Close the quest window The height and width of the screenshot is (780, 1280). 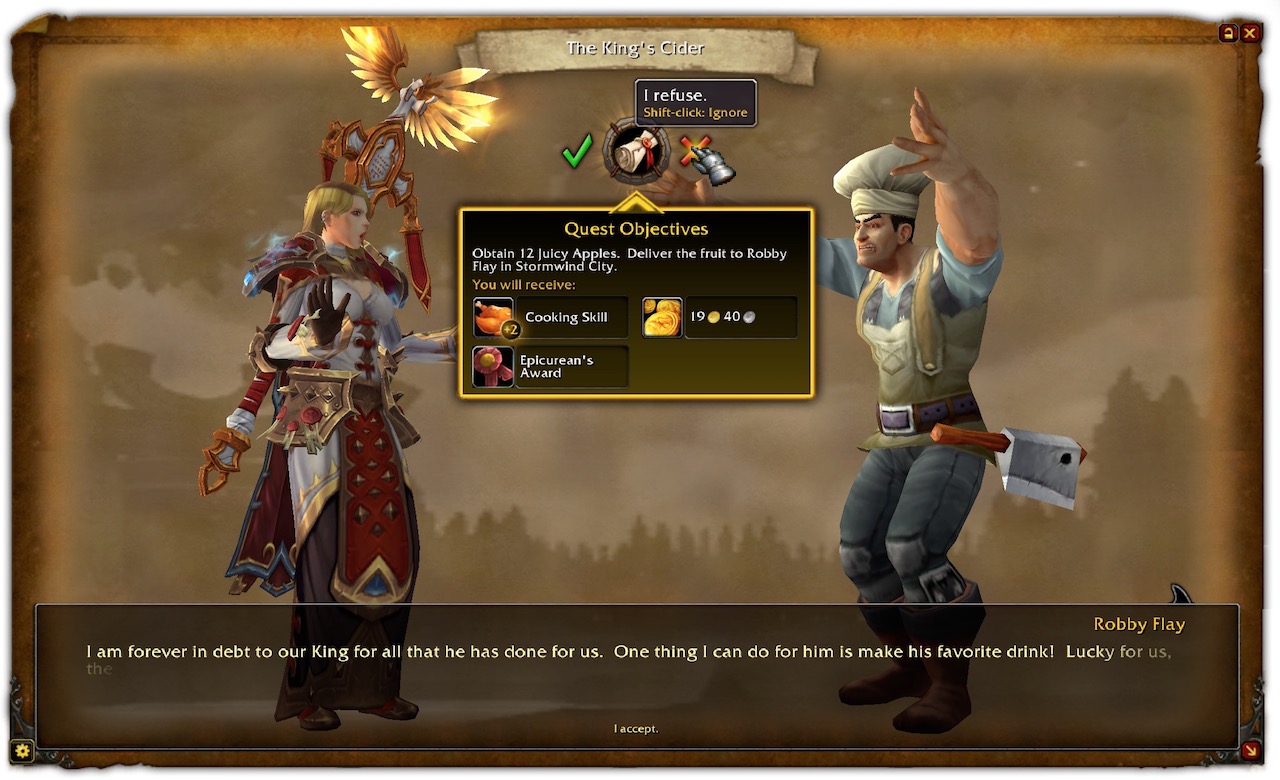coord(1250,33)
